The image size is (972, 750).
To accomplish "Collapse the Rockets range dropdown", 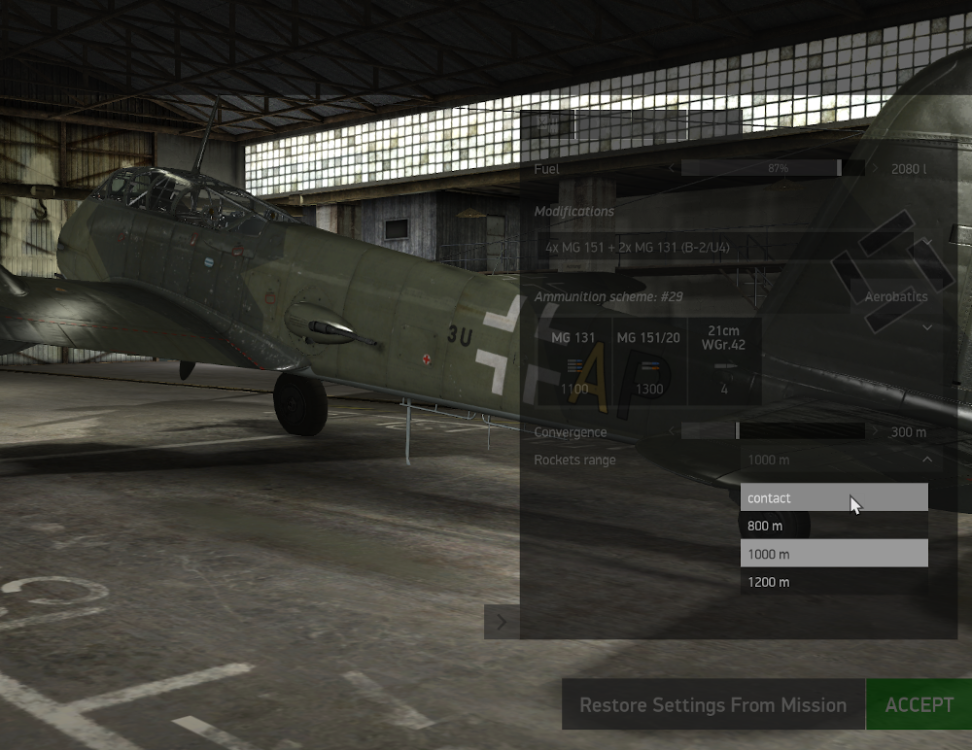I will [927, 460].
